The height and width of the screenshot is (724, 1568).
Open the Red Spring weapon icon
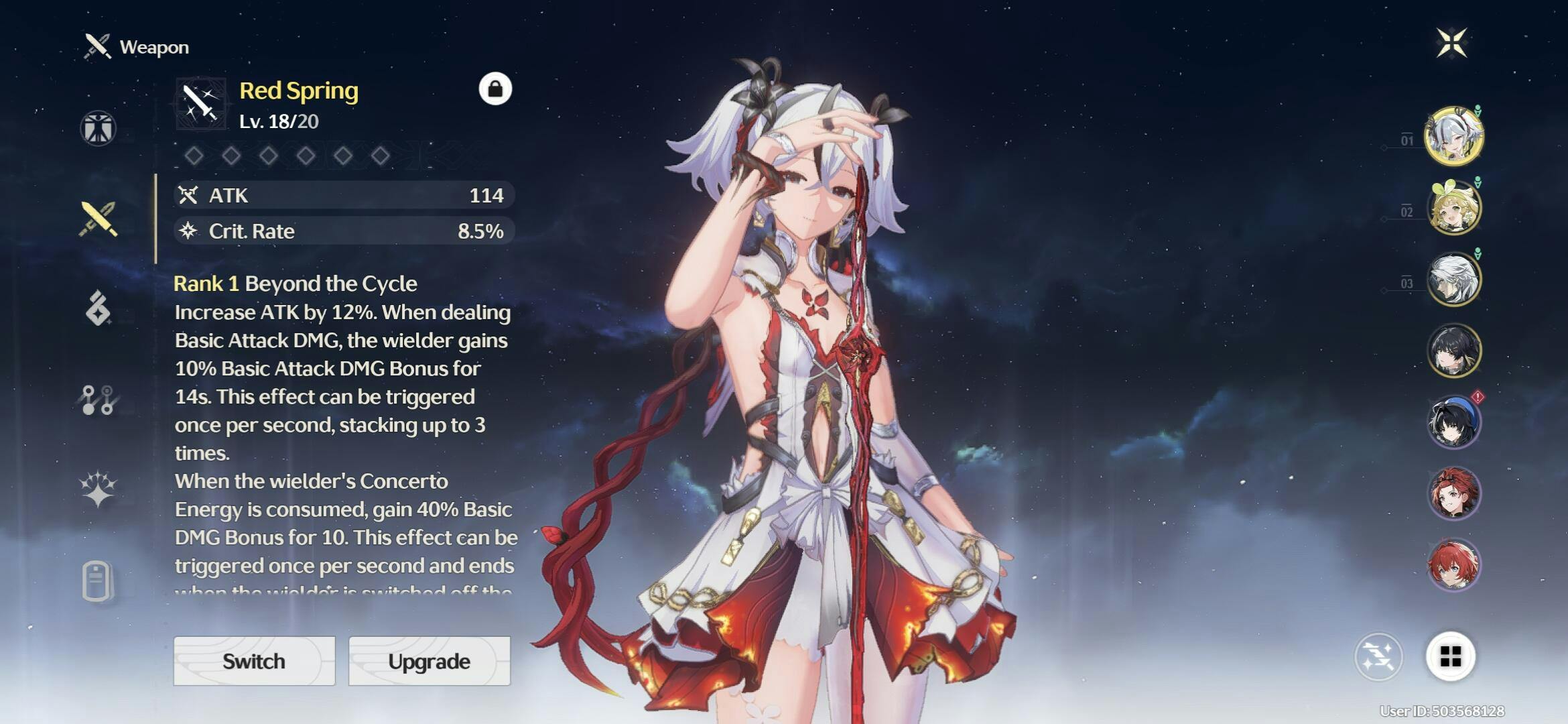(x=200, y=104)
